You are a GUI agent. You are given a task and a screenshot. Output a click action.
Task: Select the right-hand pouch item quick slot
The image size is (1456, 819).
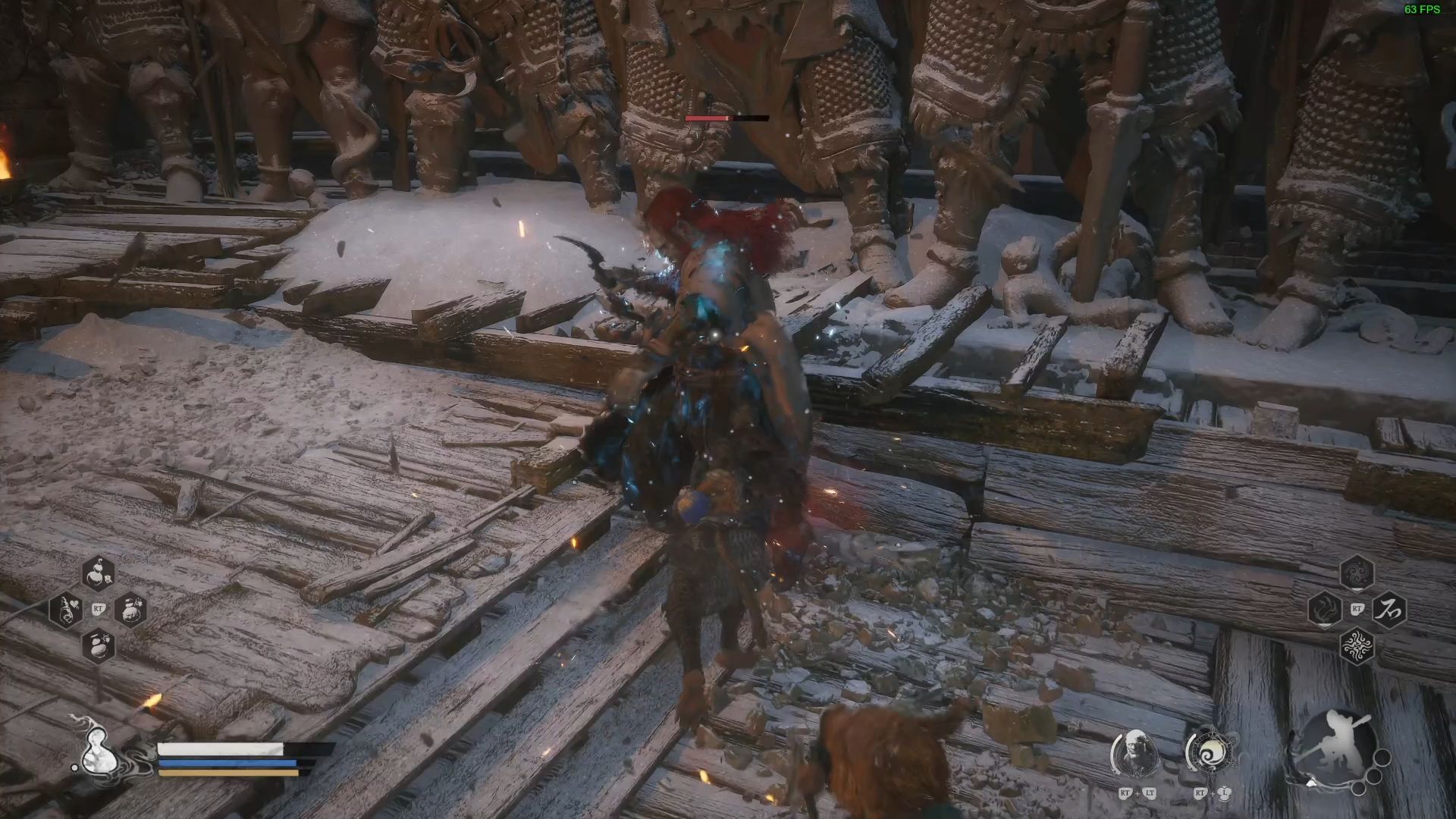point(130,609)
